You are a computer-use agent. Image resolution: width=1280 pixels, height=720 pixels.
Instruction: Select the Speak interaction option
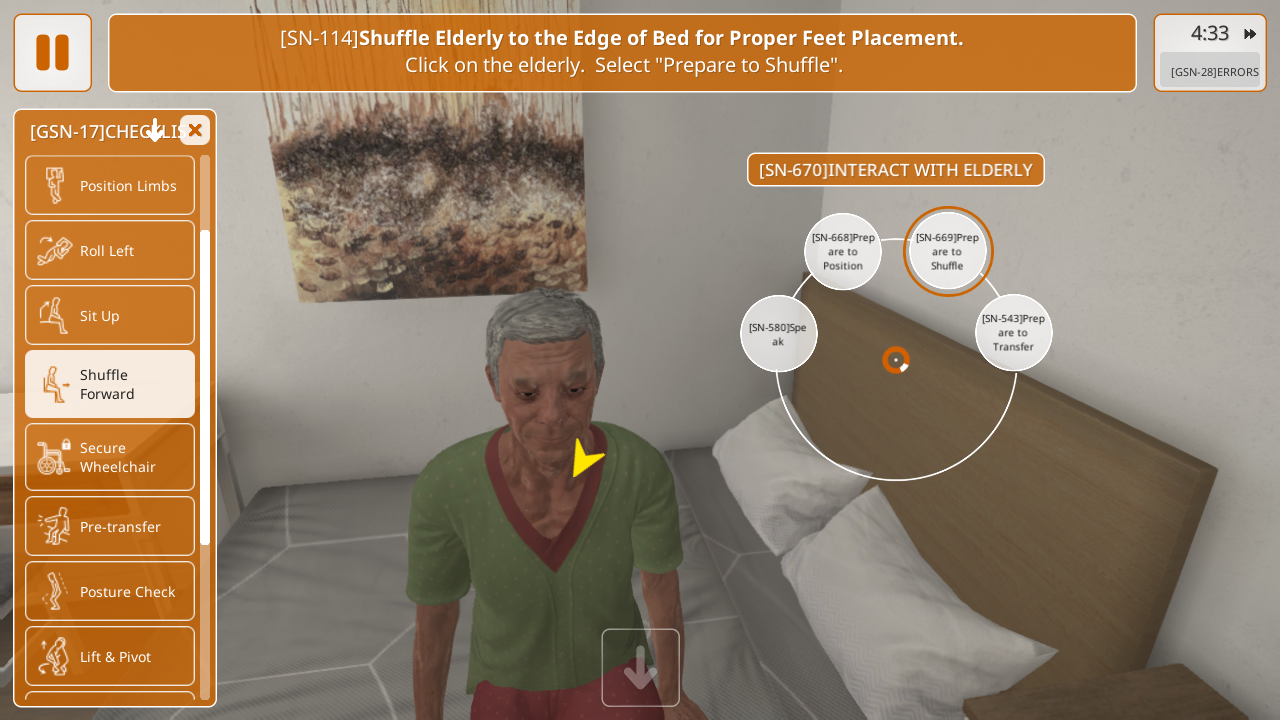(x=778, y=333)
